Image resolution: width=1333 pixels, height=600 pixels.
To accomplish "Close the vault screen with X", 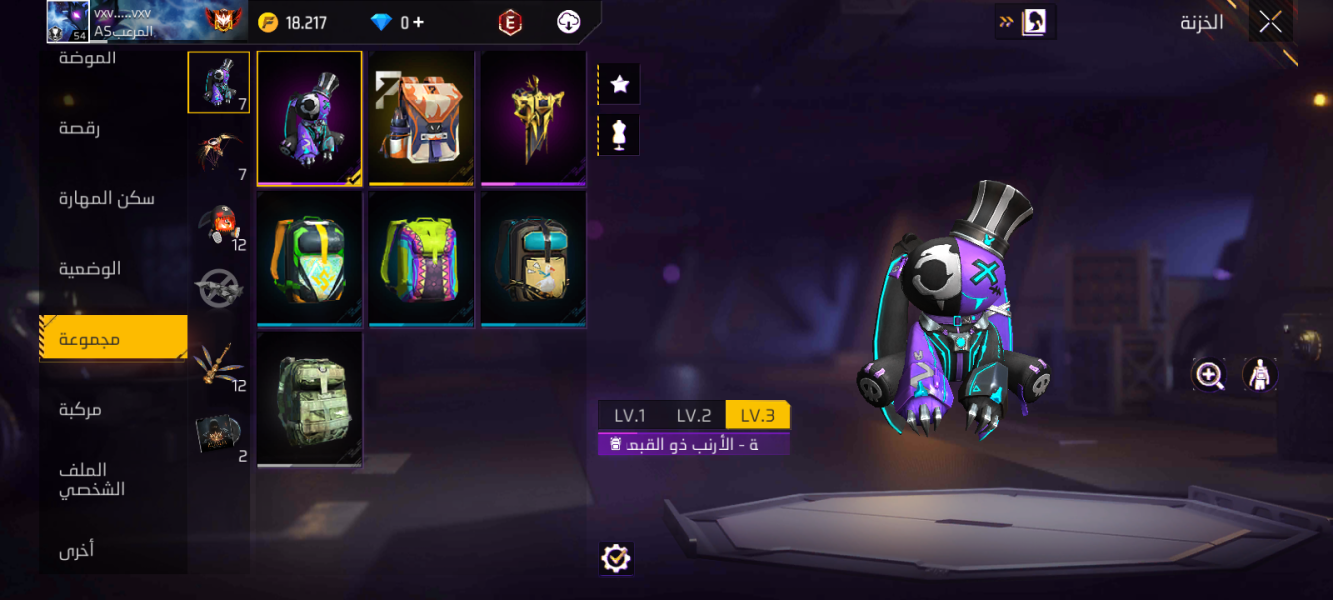I will (1270, 22).
